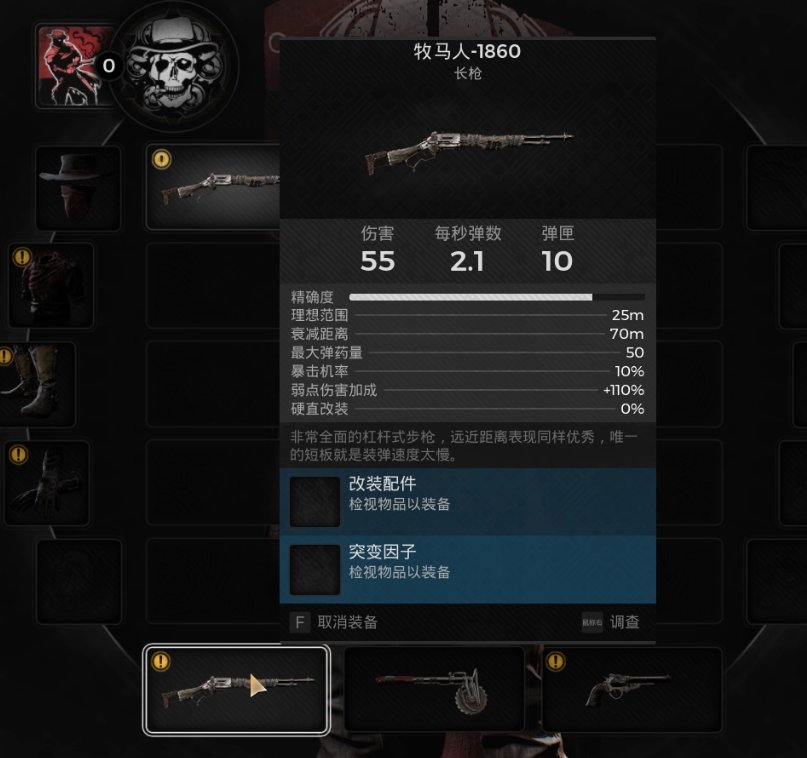The image size is (807, 758).
Task: Choose the hat armor slot
Action: [x=78, y=188]
